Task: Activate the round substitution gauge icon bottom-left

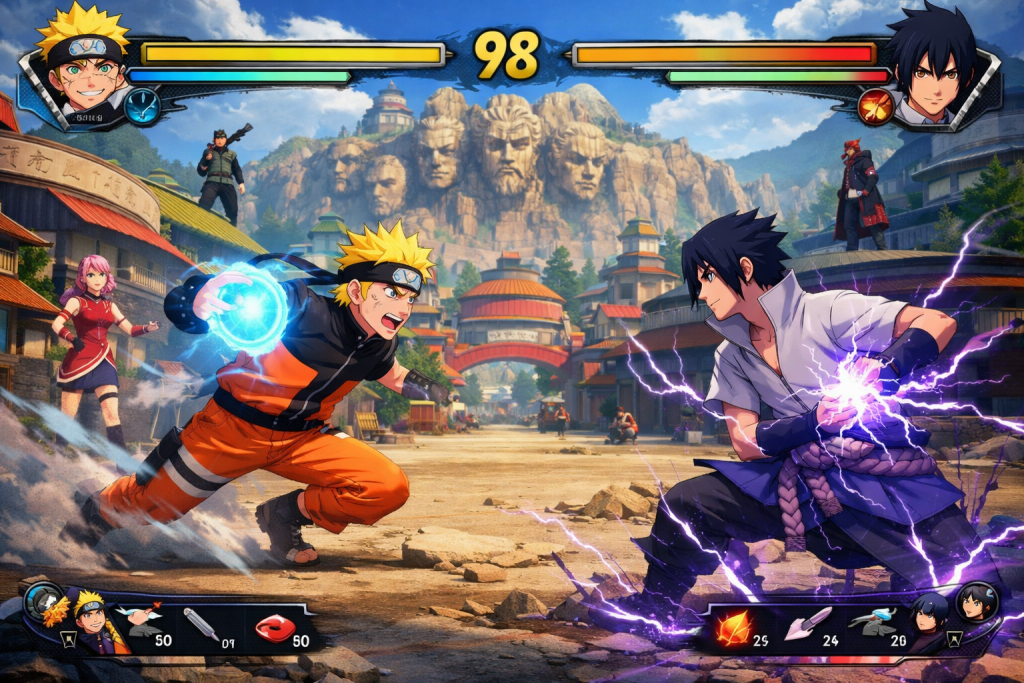Action: (43, 599)
